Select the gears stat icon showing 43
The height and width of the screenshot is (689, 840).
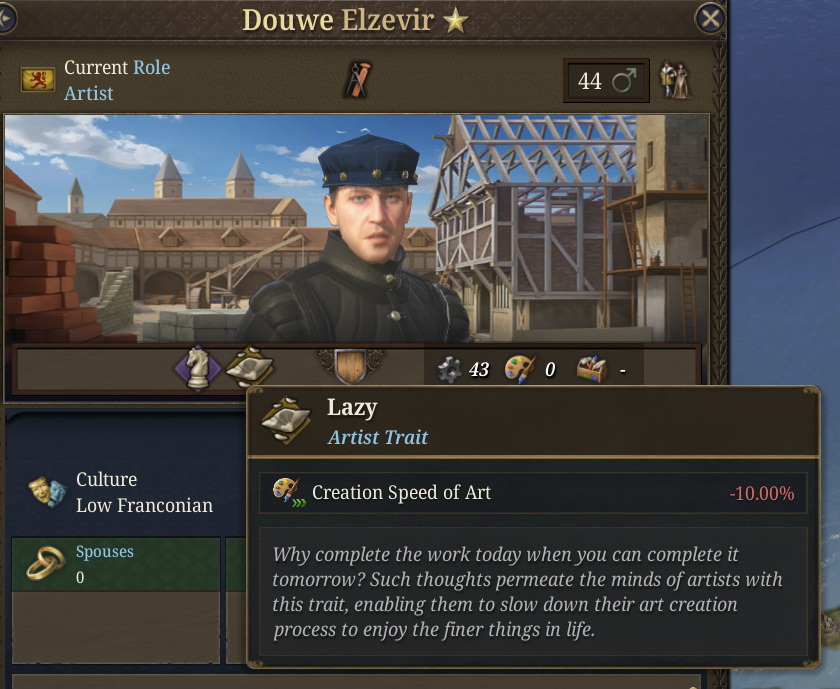(450, 369)
